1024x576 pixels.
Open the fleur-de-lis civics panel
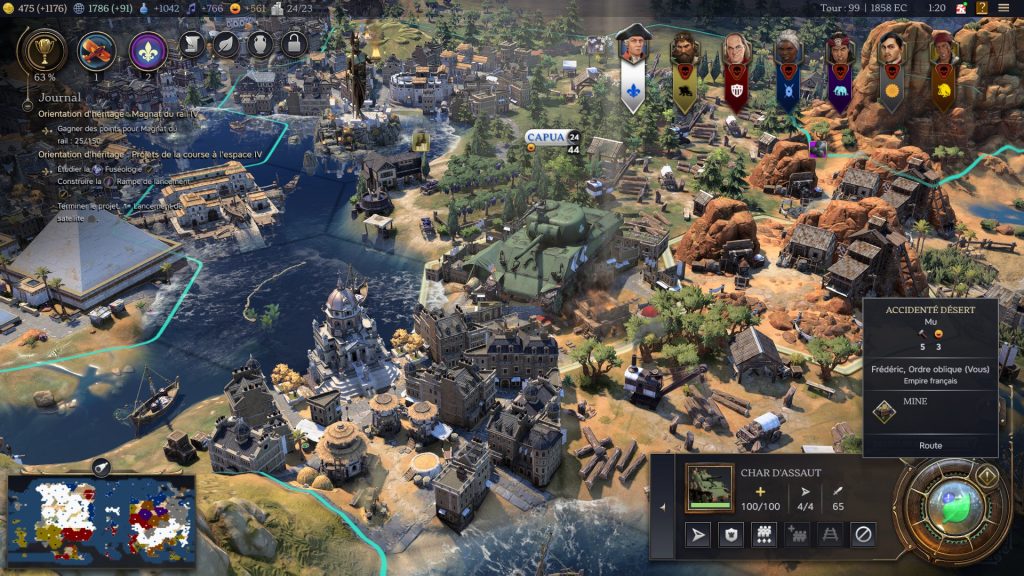[148, 49]
